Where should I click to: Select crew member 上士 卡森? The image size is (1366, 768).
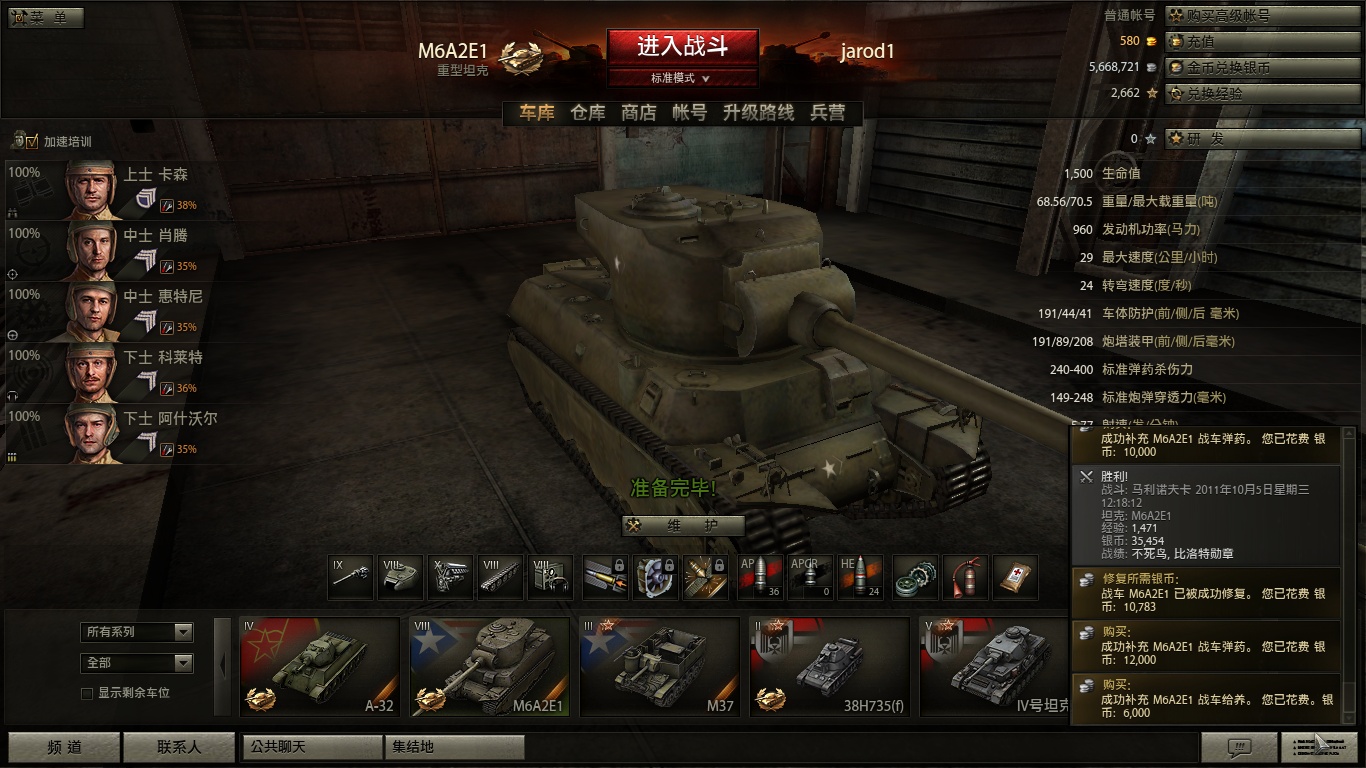coord(110,190)
